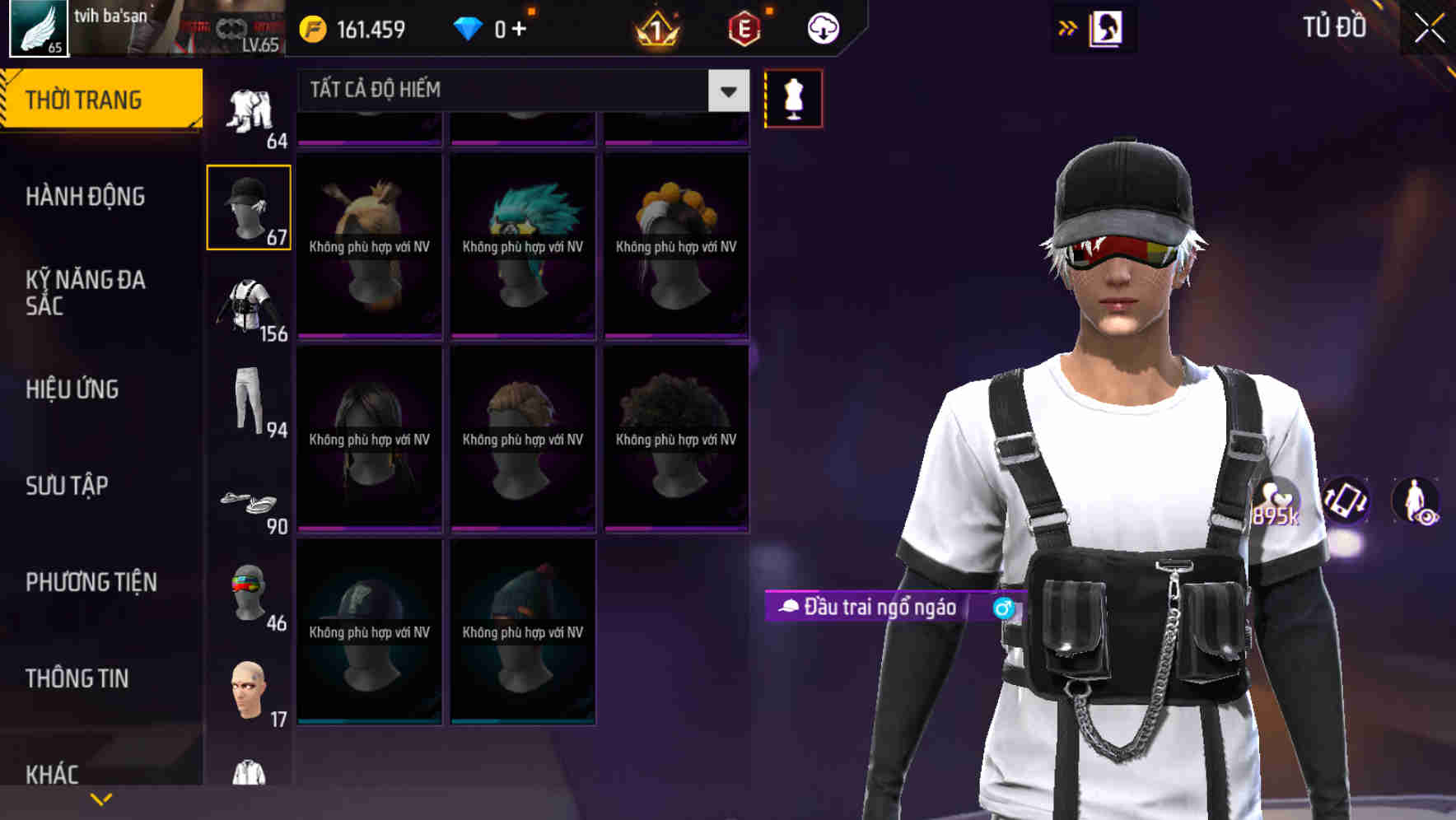Image resolution: width=1456 pixels, height=820 pixels.
Task: Open the shirt category with 156 items
Action: point(250,305)
